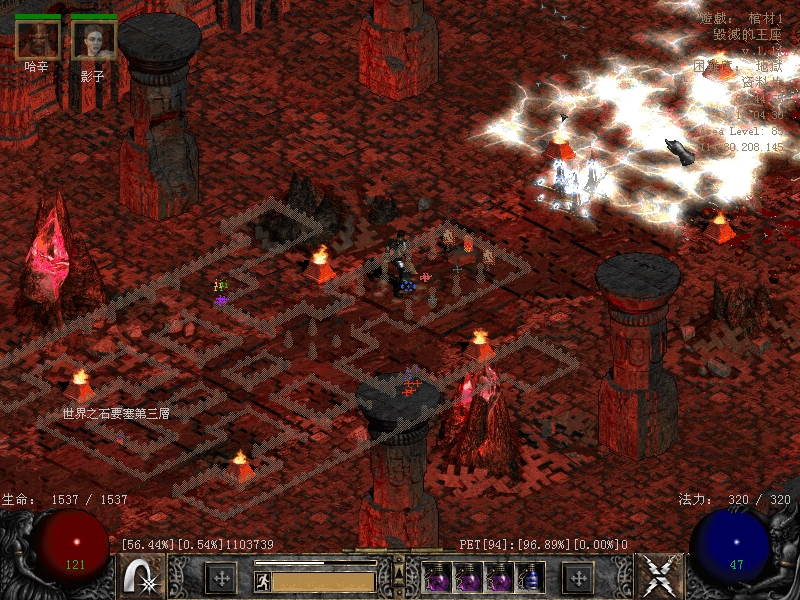This screenshot has width=800, height=600.
Task: Open the crossed-blades right skill icon
Action: click(x=657, y=576)
